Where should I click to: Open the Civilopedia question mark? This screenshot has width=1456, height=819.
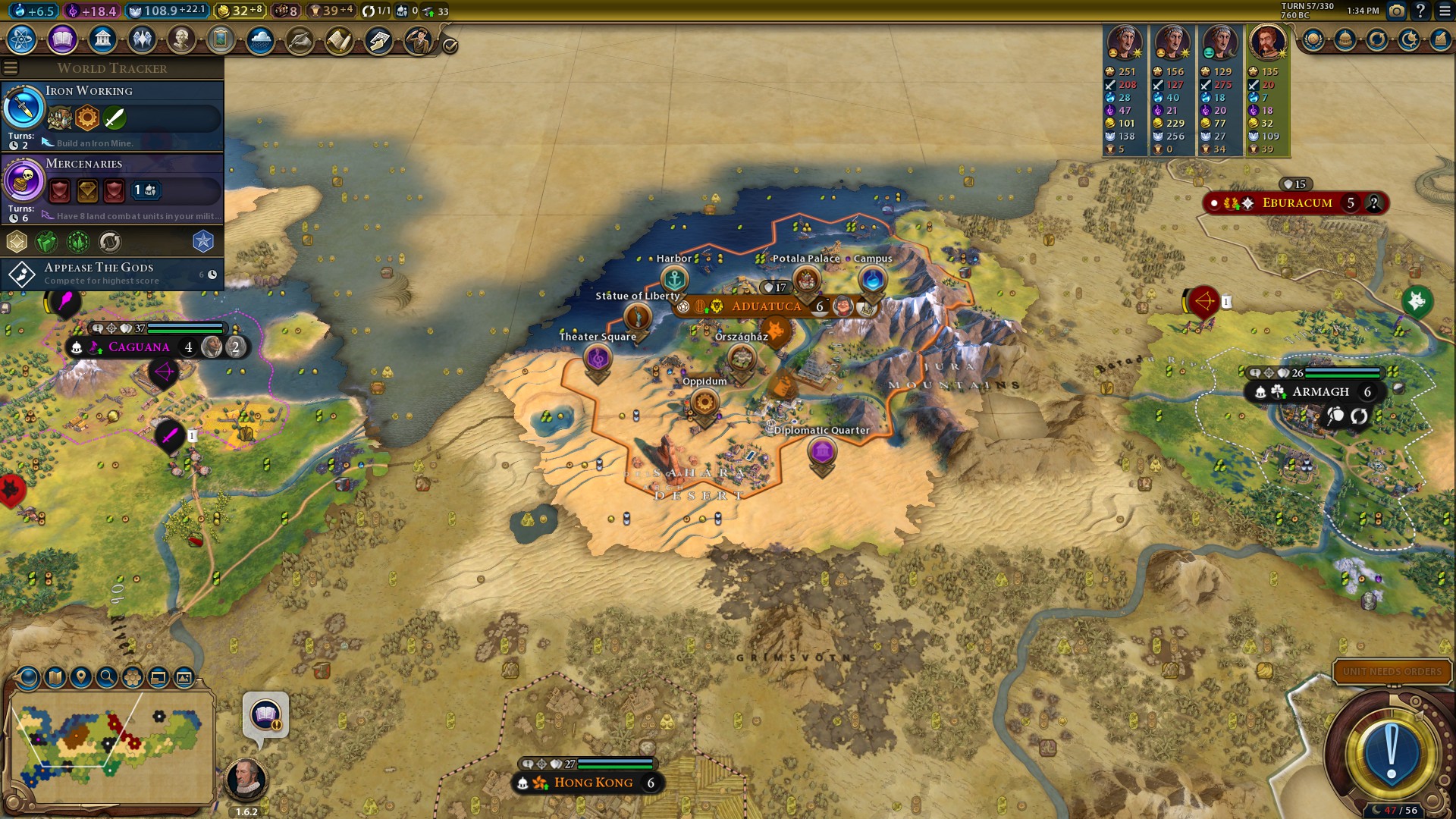[x=1420, y=11]
